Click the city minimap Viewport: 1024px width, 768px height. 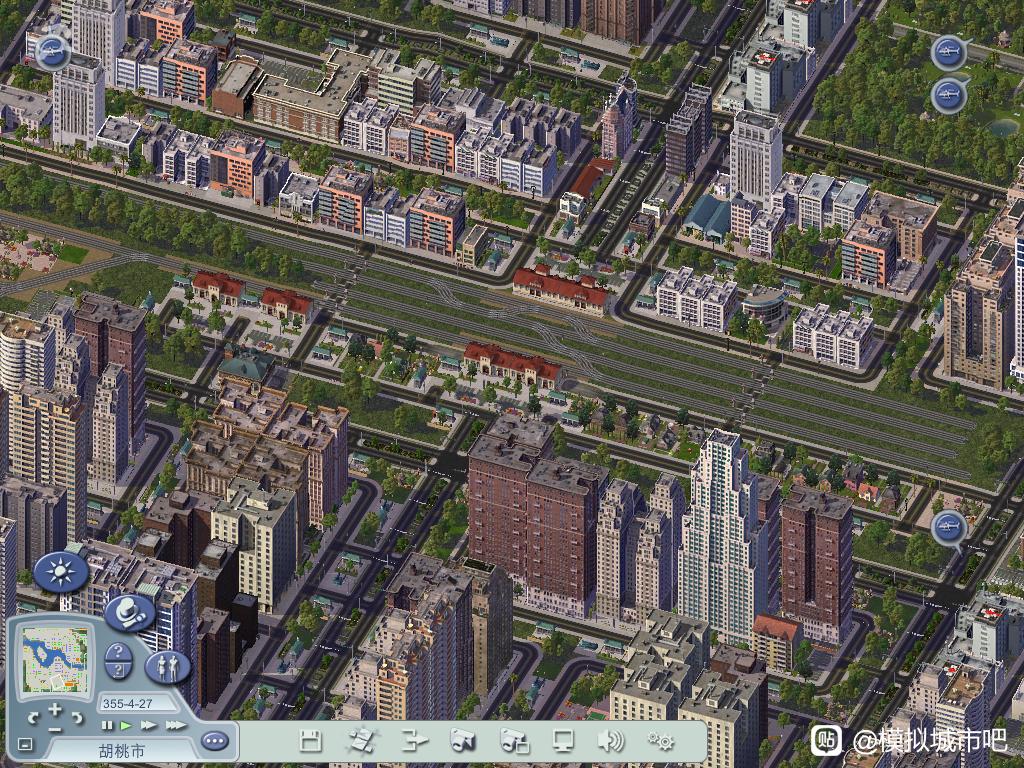point(55,659)
